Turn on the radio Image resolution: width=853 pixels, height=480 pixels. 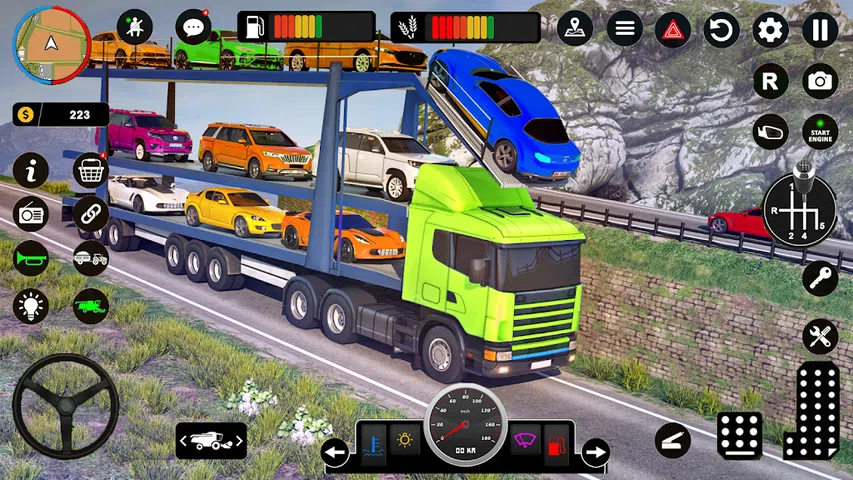(x=31, y=214)
